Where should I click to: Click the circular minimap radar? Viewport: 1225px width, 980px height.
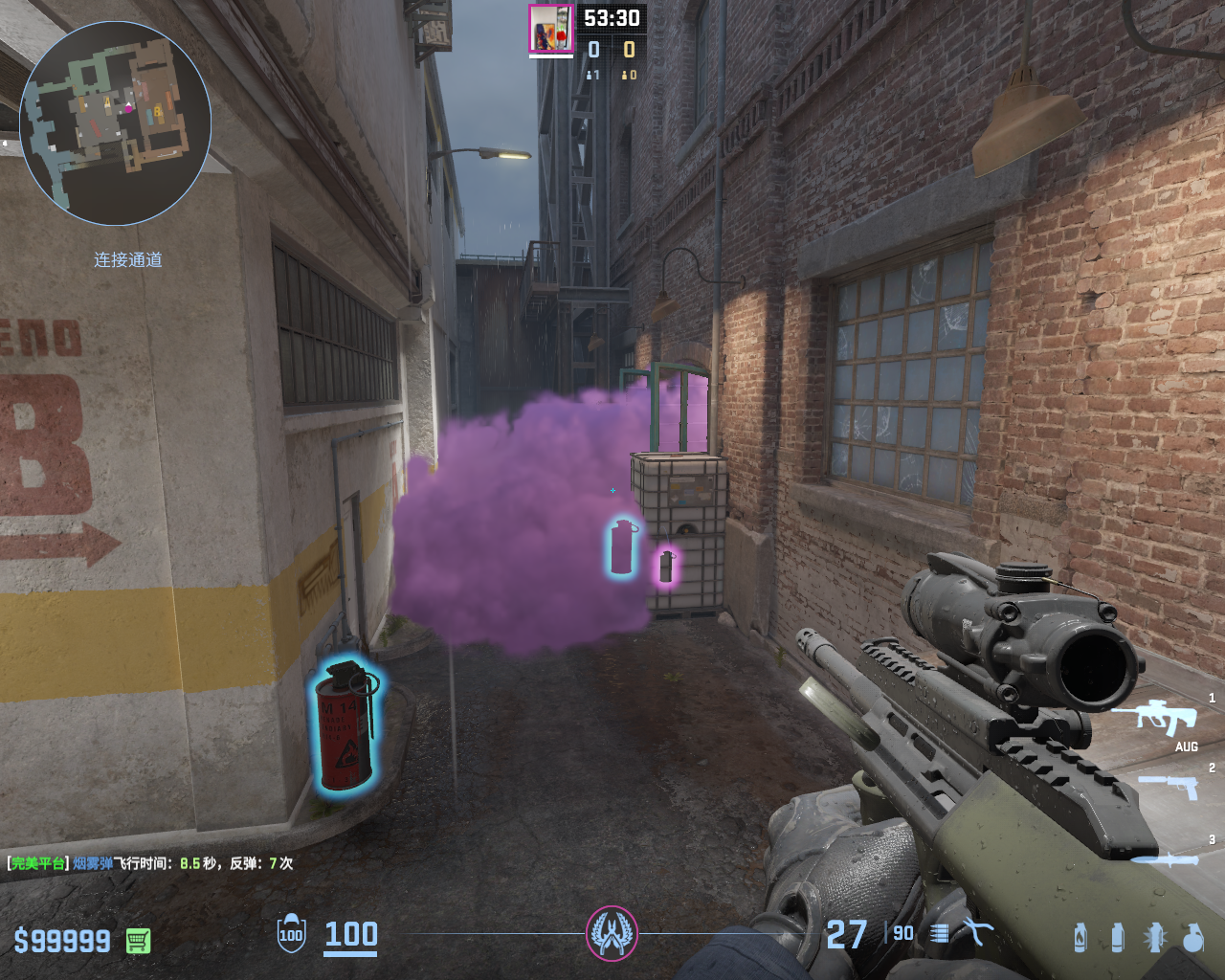pos(116,123)
